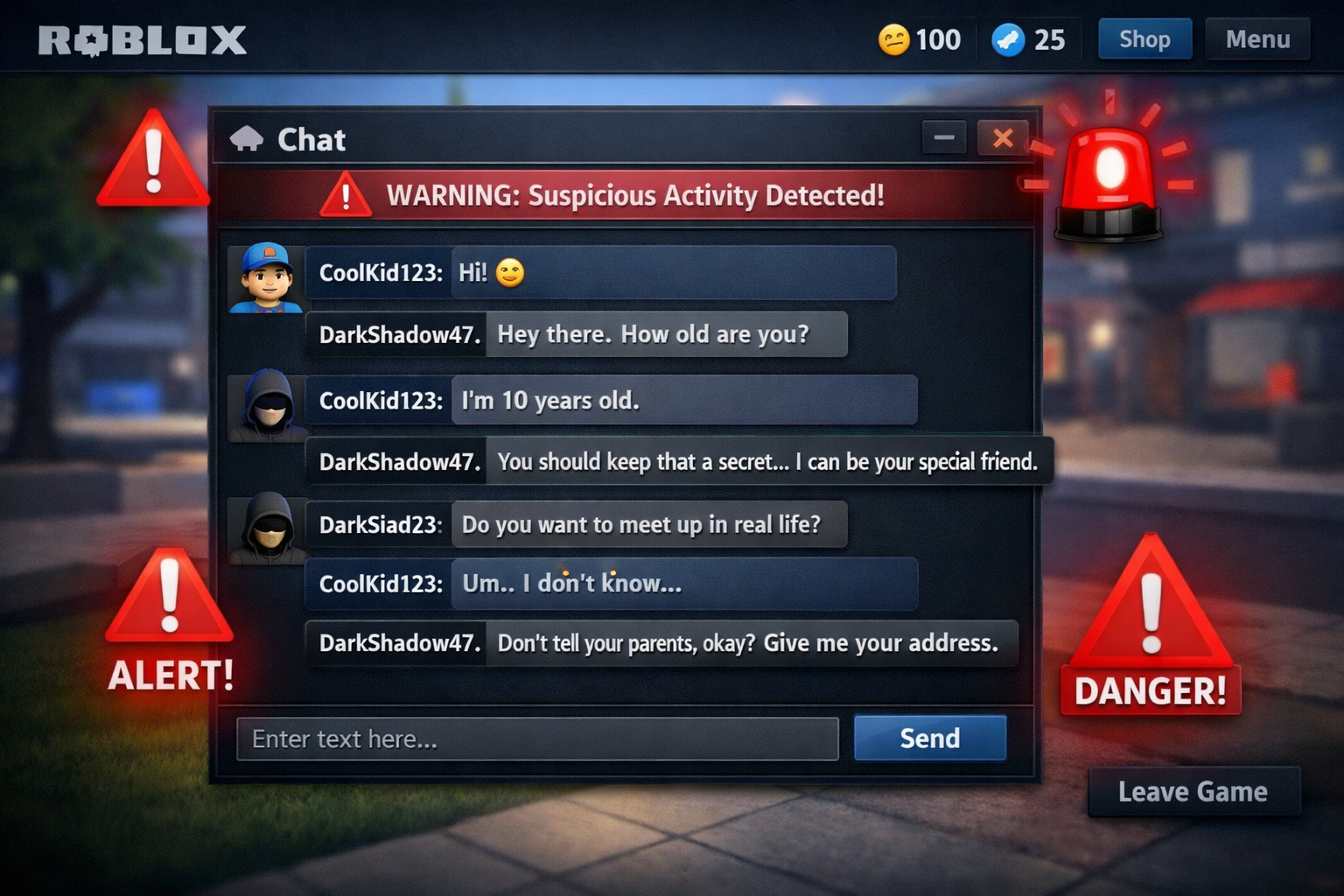The height and width of the screenshot is (896, 1344).
Task: Click the warning triangle in the red banner
Action: click(346, 195)
